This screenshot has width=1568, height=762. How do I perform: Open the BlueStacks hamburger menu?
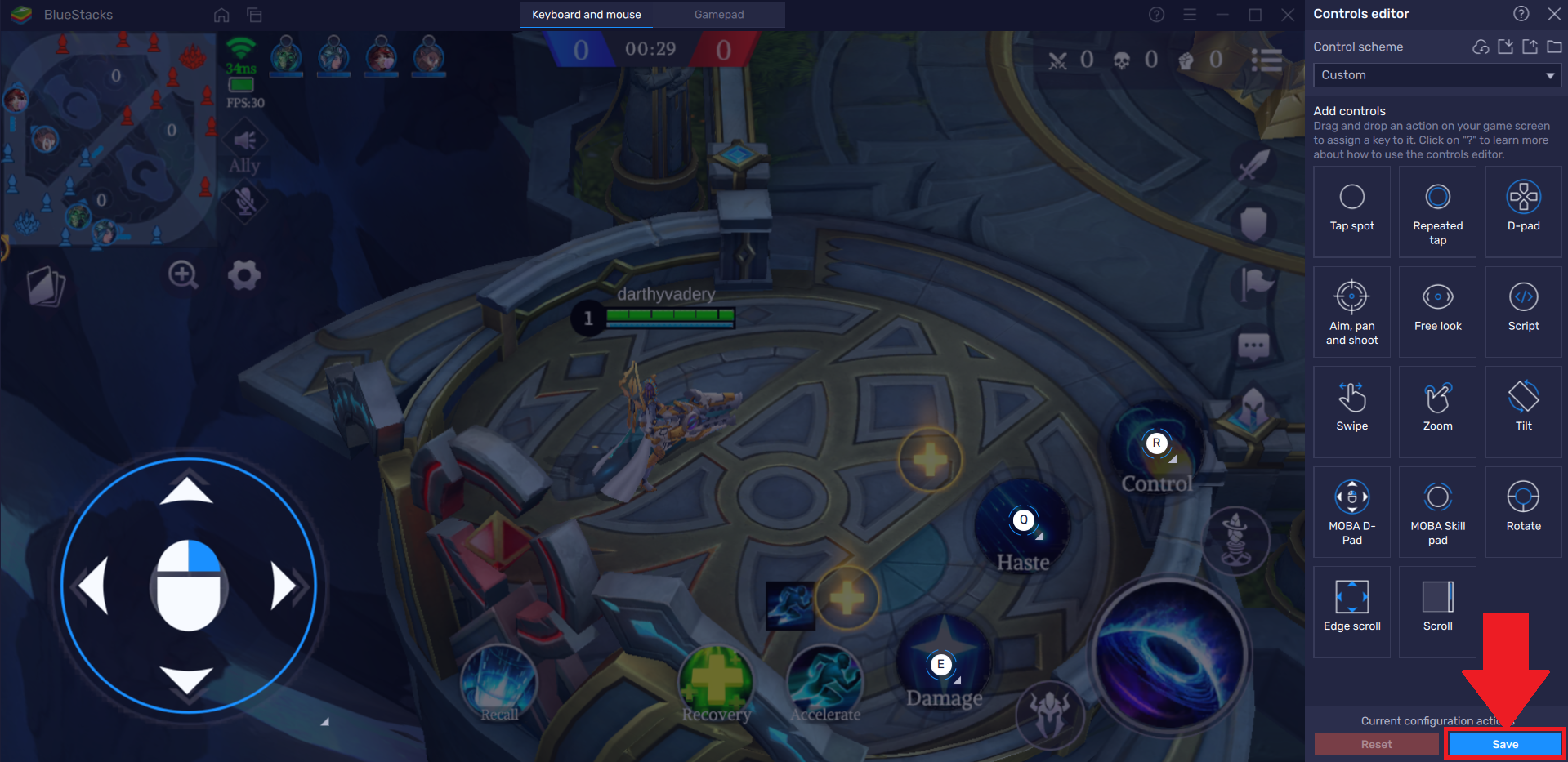pos(1190,14)
